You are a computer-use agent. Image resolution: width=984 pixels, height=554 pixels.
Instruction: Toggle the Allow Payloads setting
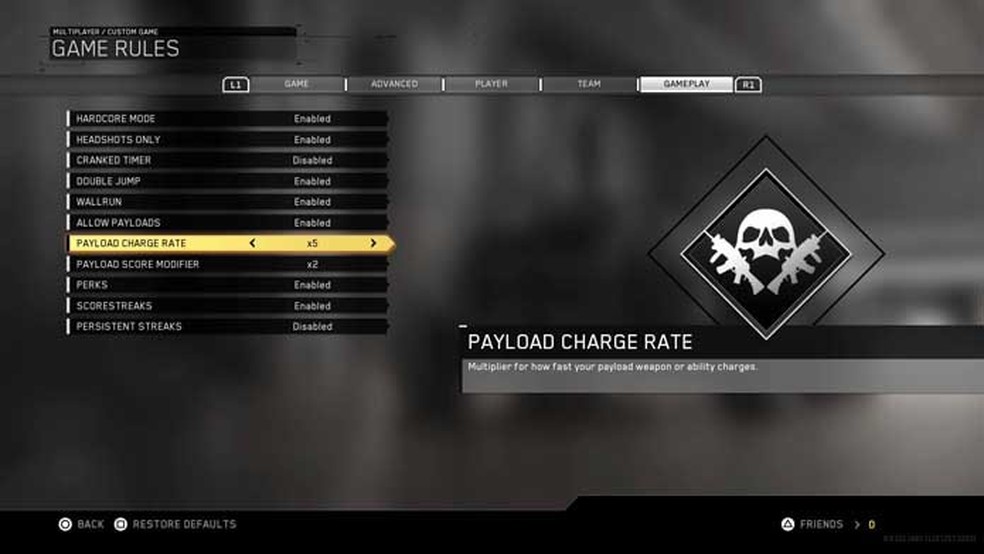click(x=228, y=223)
